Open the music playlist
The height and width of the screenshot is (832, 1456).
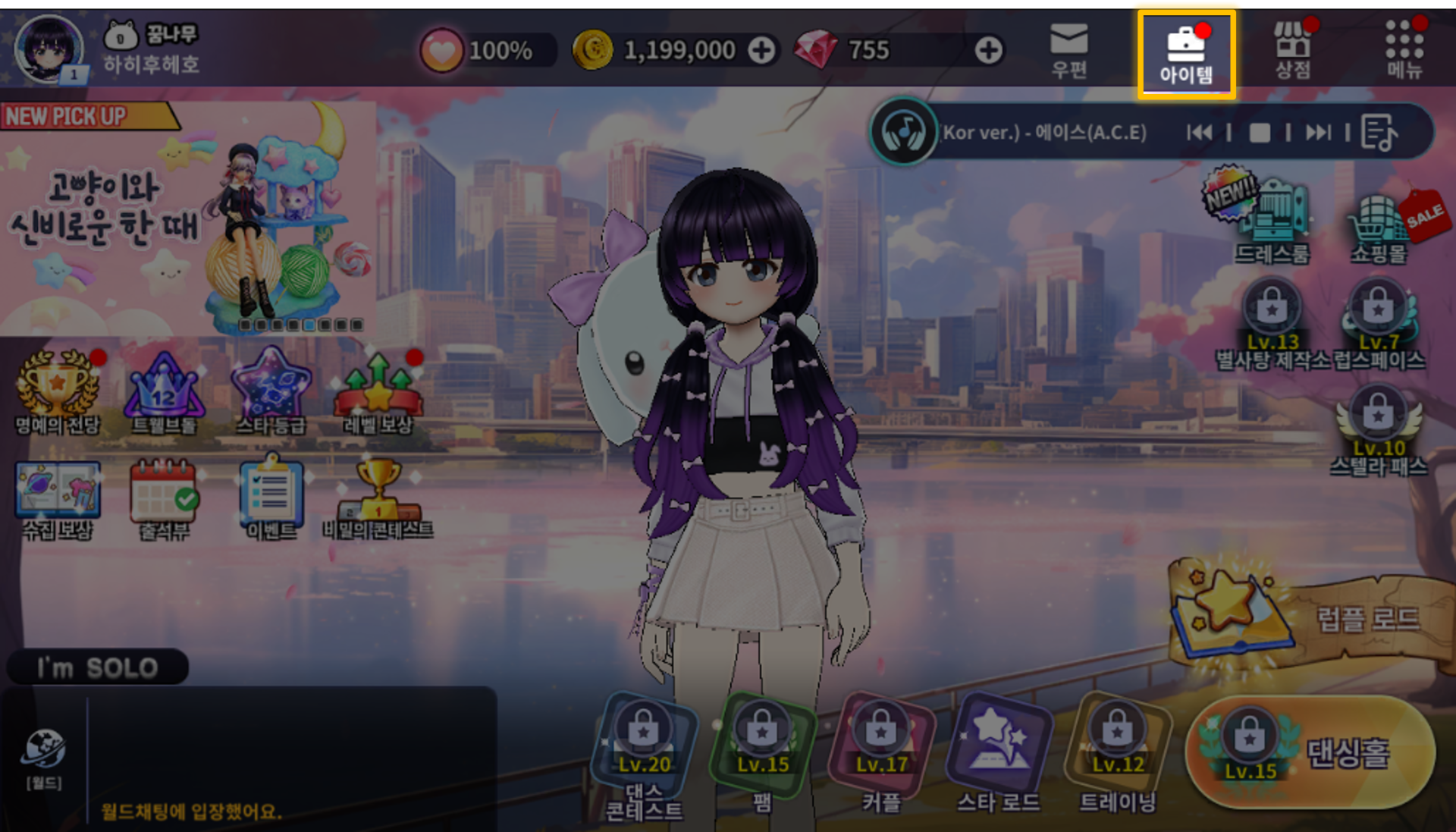click(x=1379, y=133)
